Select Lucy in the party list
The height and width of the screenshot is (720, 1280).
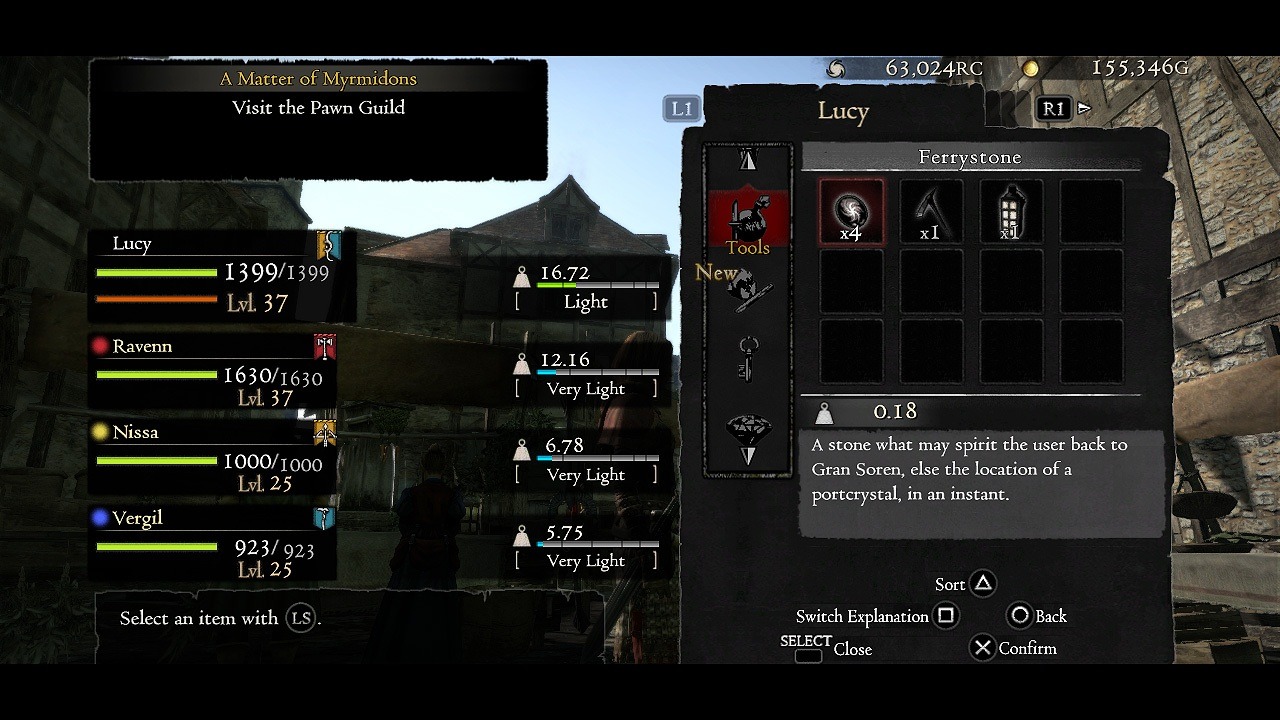click(x=222, y=272)
